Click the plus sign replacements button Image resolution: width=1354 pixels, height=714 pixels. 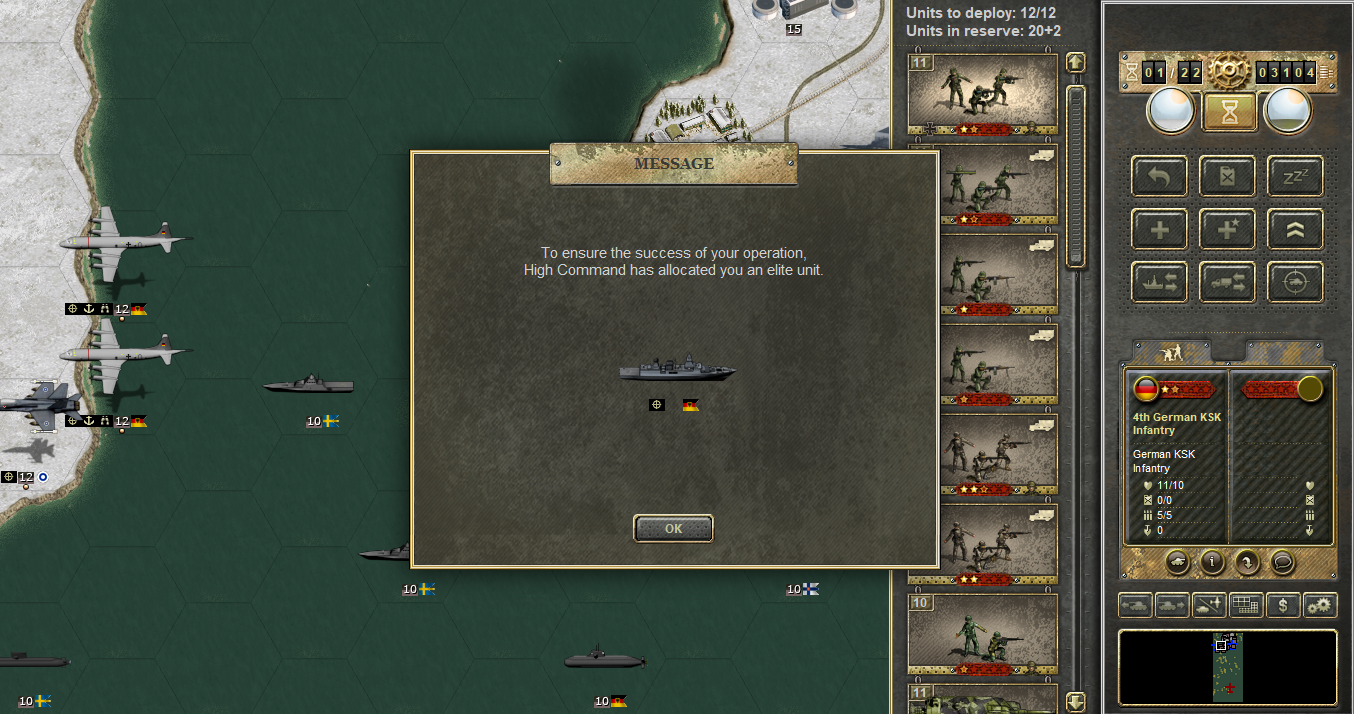click(x=1159, y=229)
